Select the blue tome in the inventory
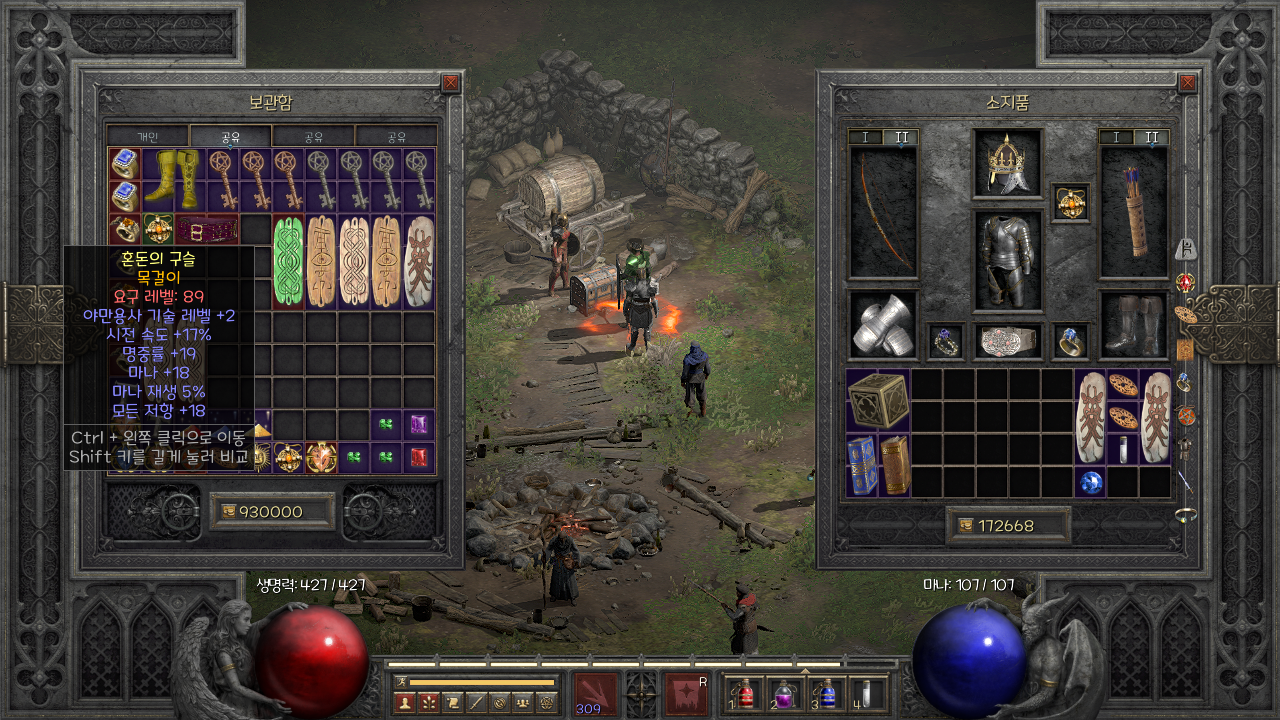The height and width of the screenshot is (720, 1280). tap(862, 465)
